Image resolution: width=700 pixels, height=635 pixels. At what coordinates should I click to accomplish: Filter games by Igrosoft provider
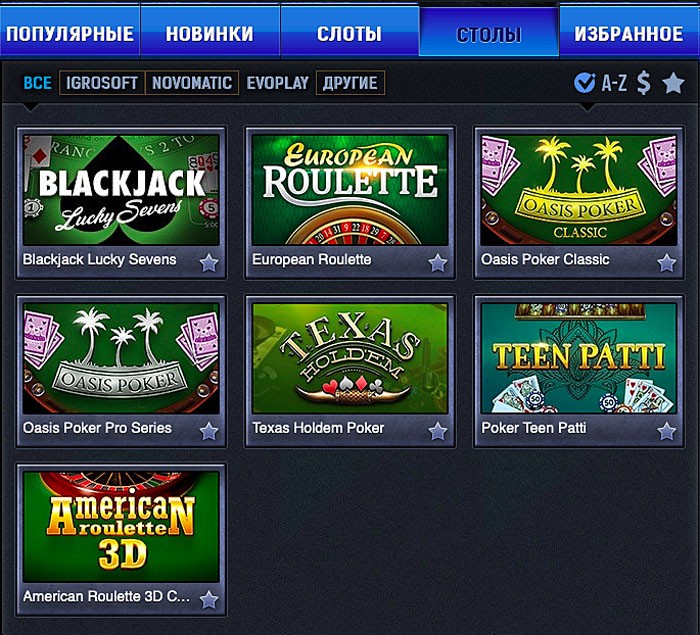tap(102, 83)
